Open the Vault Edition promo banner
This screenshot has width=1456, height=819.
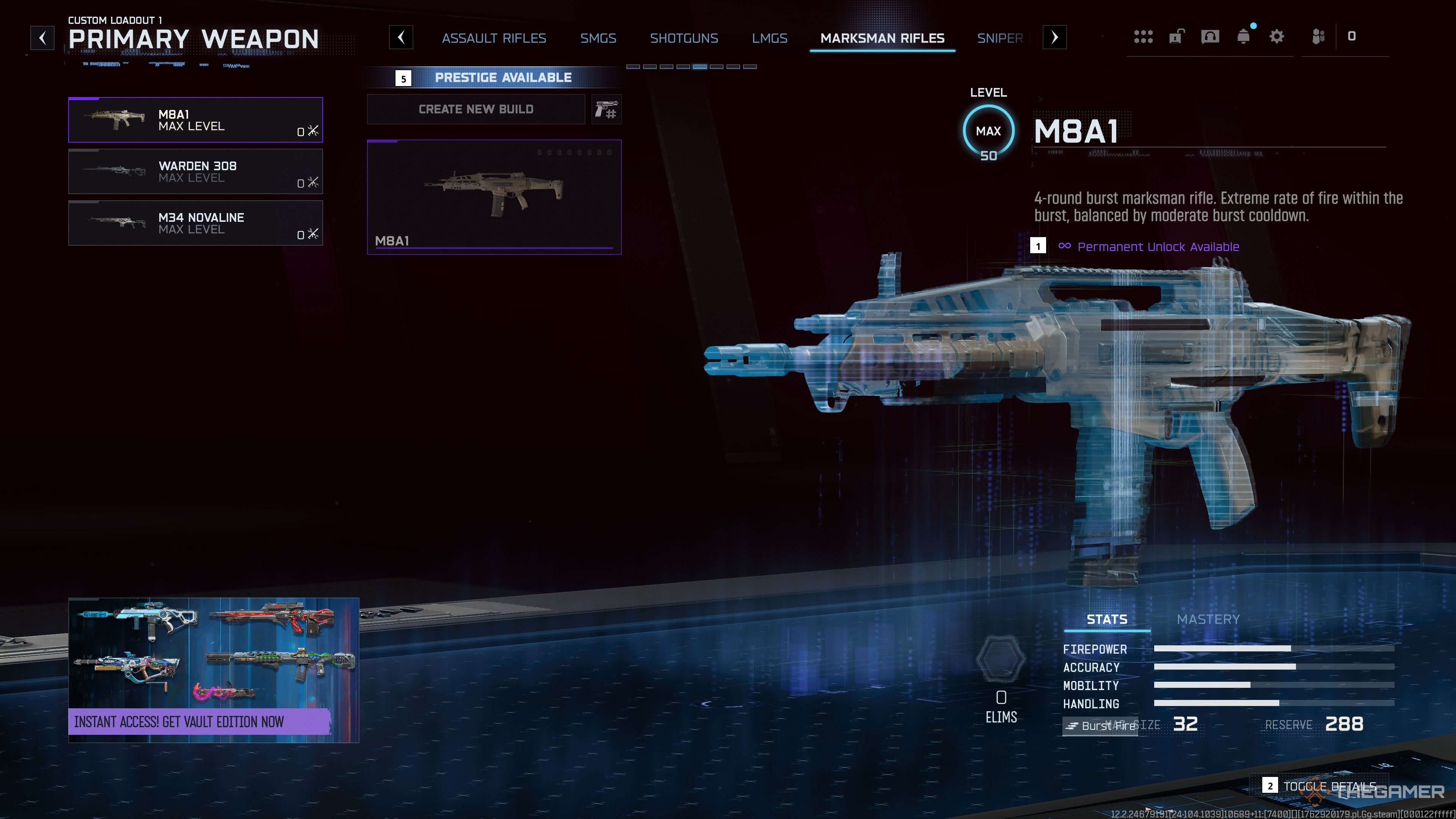coord(213,670)
